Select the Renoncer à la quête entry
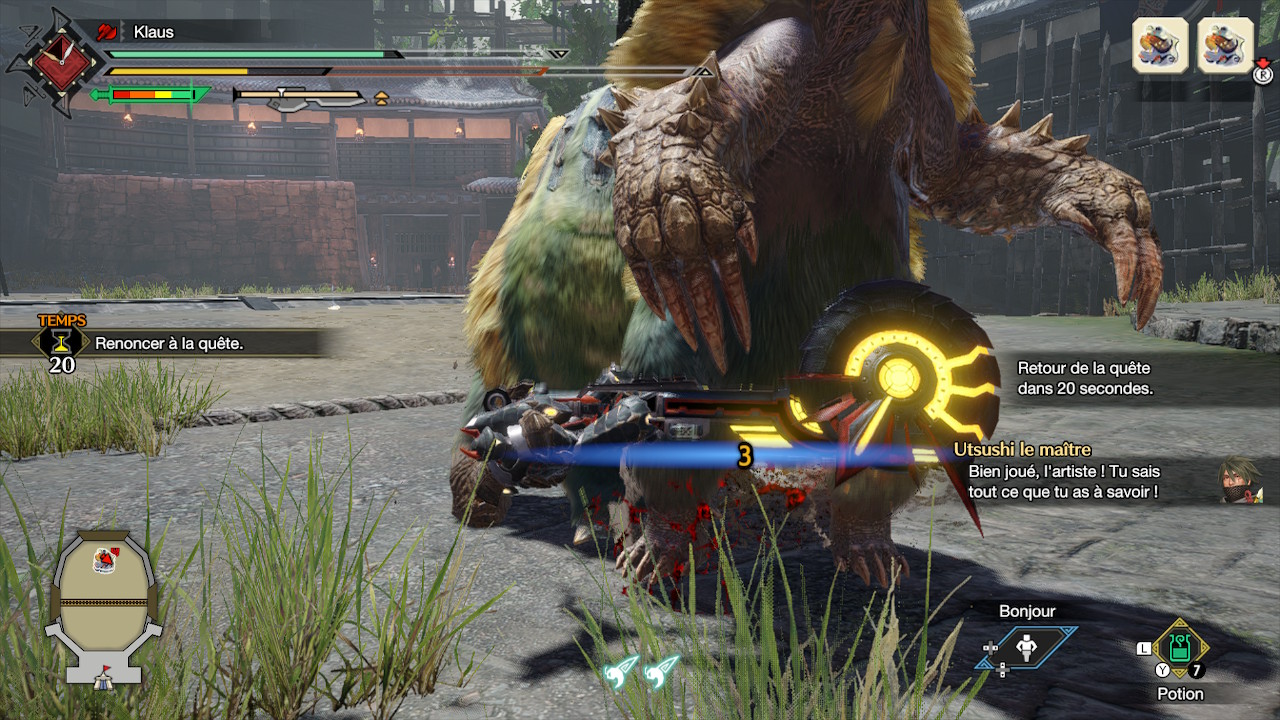 pyautogui.click(x=169, y=343)
